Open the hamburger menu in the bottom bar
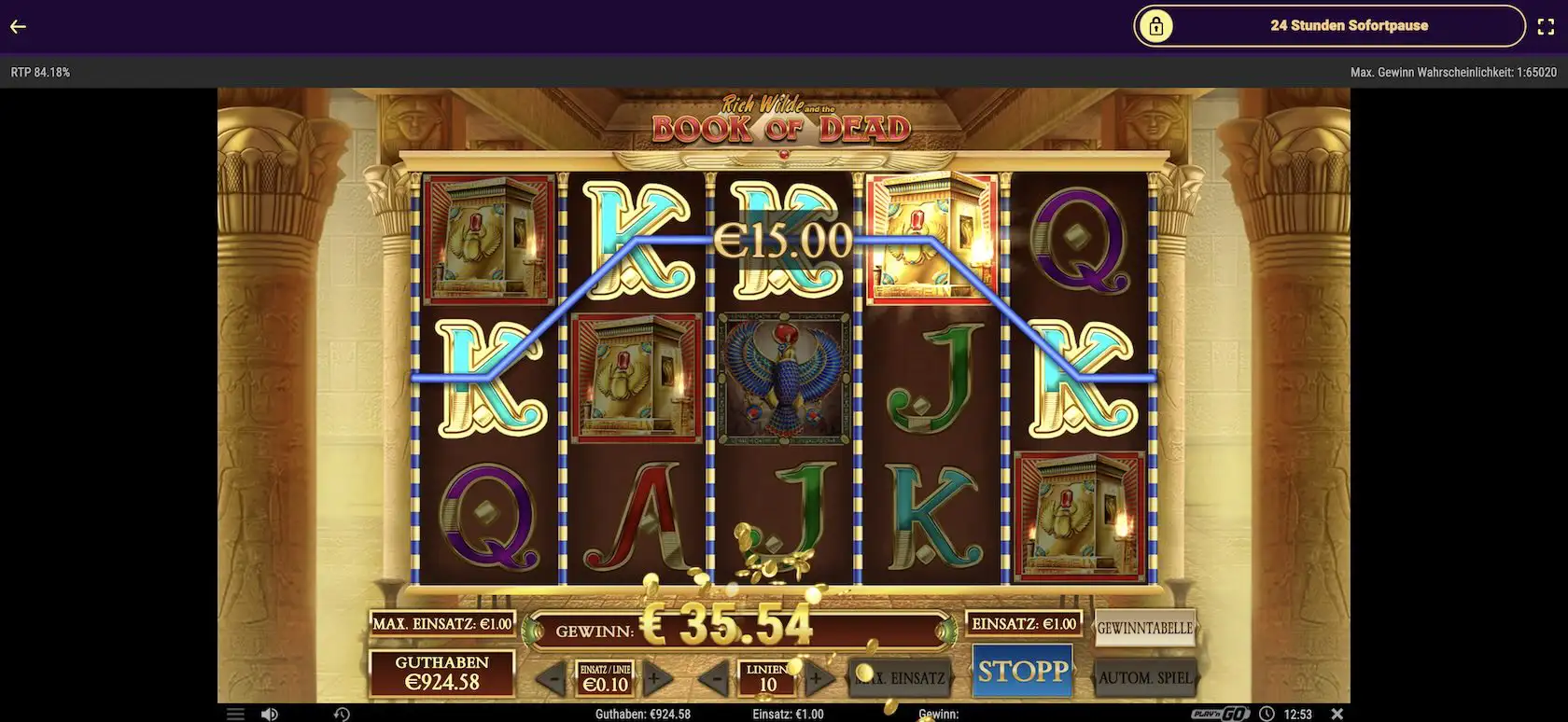This screenshot has width=1568, height=722. point(235,714)
